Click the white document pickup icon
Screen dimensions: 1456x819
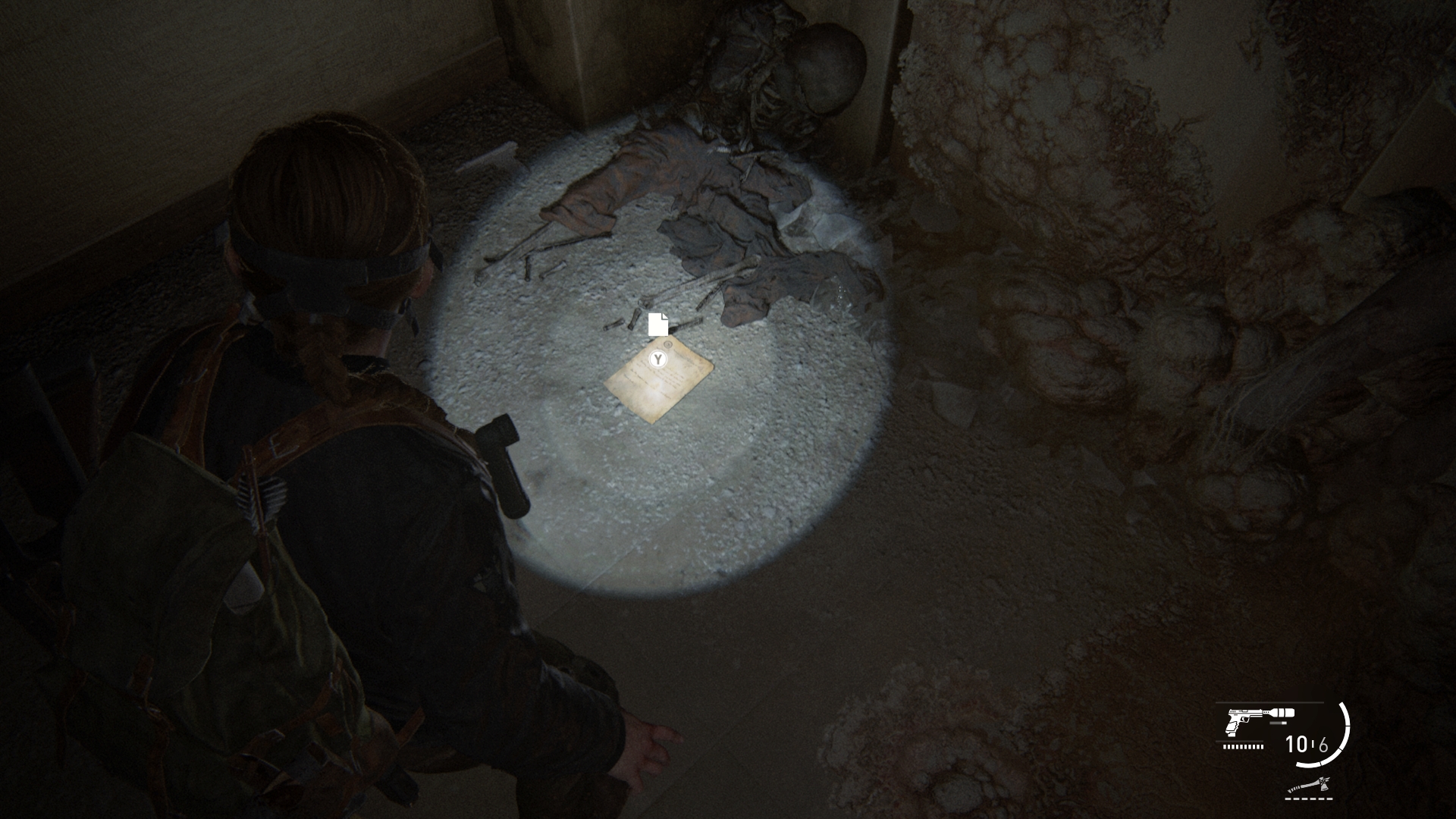click(x=658, y=324)
